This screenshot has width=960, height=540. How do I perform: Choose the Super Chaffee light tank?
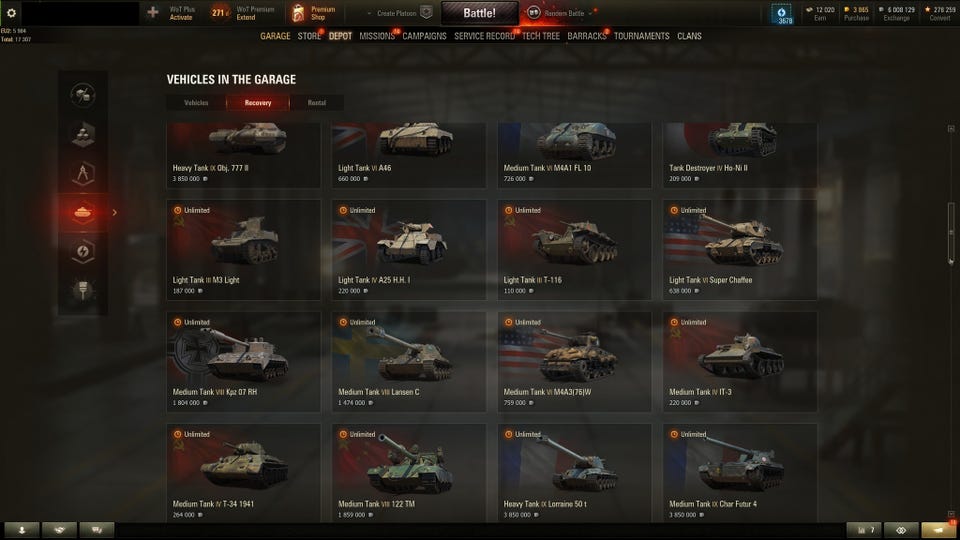739,249
